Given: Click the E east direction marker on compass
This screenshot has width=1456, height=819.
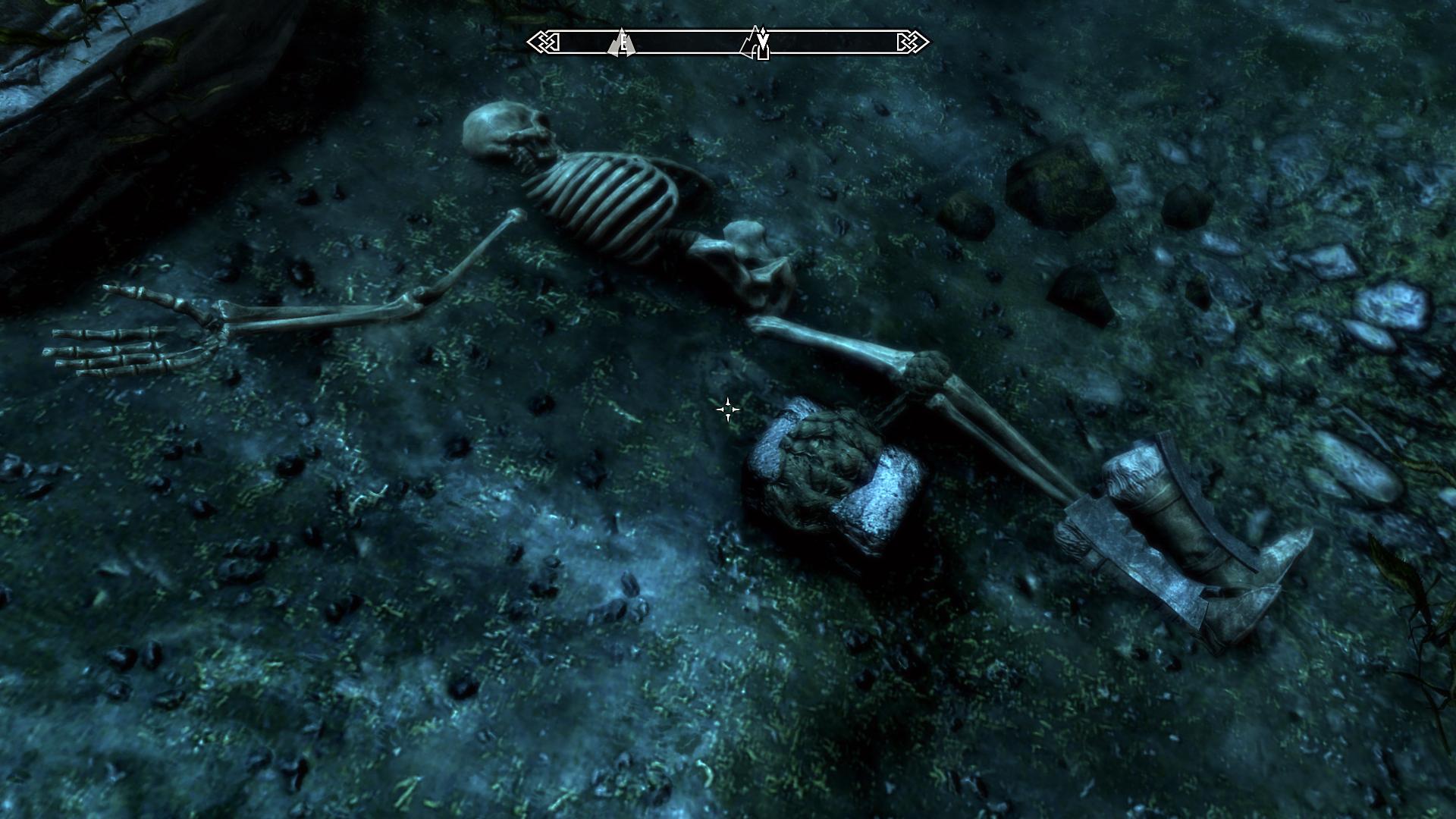Looking at the screenshot, I should coord(623,42).
